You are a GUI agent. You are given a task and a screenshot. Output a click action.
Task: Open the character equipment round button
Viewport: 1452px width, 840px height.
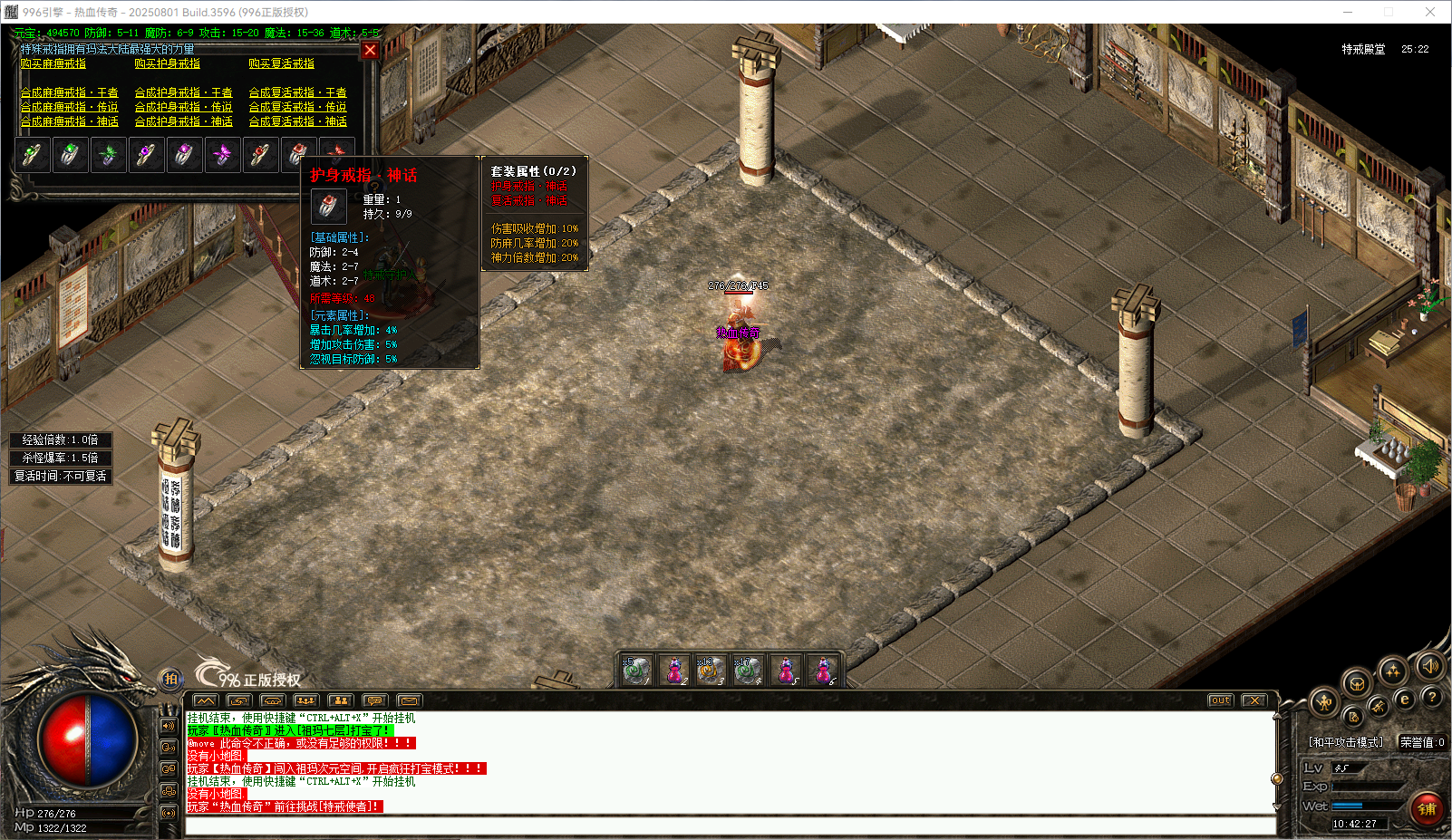tap(1325, 702)
